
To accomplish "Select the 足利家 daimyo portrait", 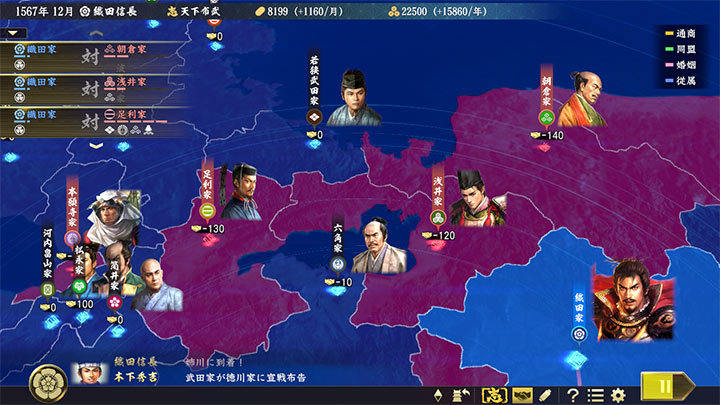I will point(240,192).
